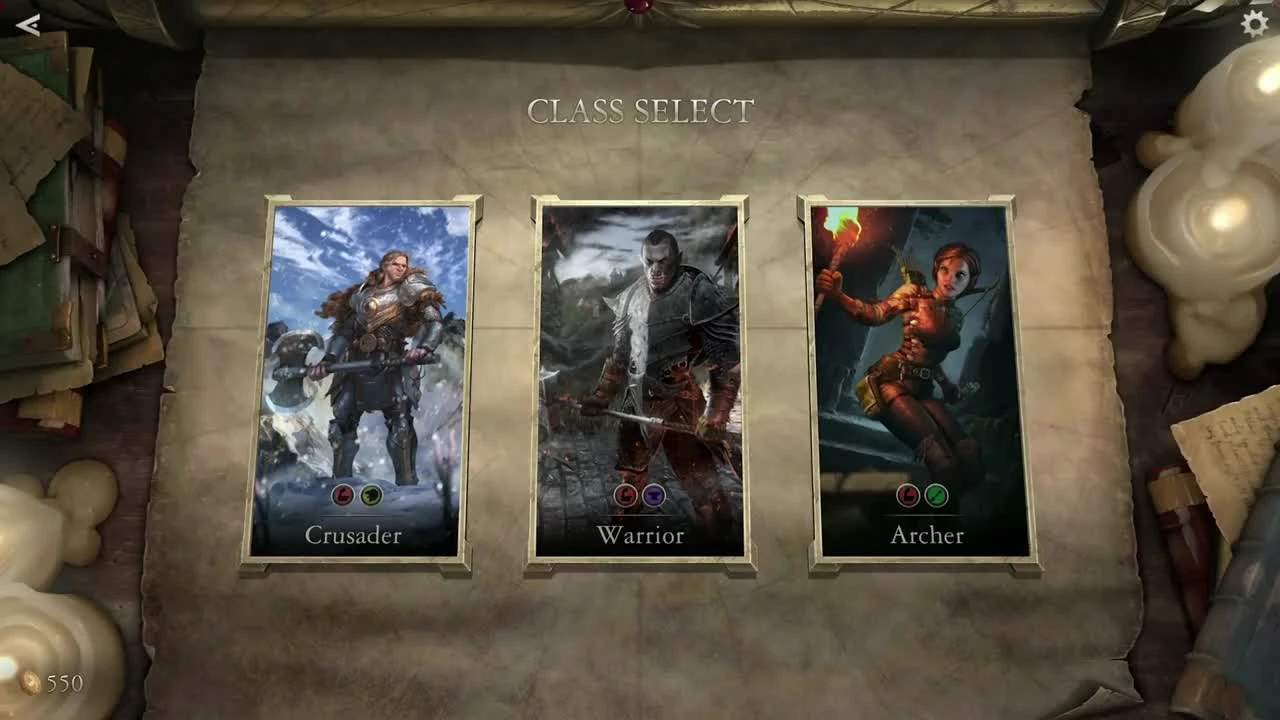Go back using the arrow at top left
Viewport: 1280px width, 720px height.
tap(29, 26)
